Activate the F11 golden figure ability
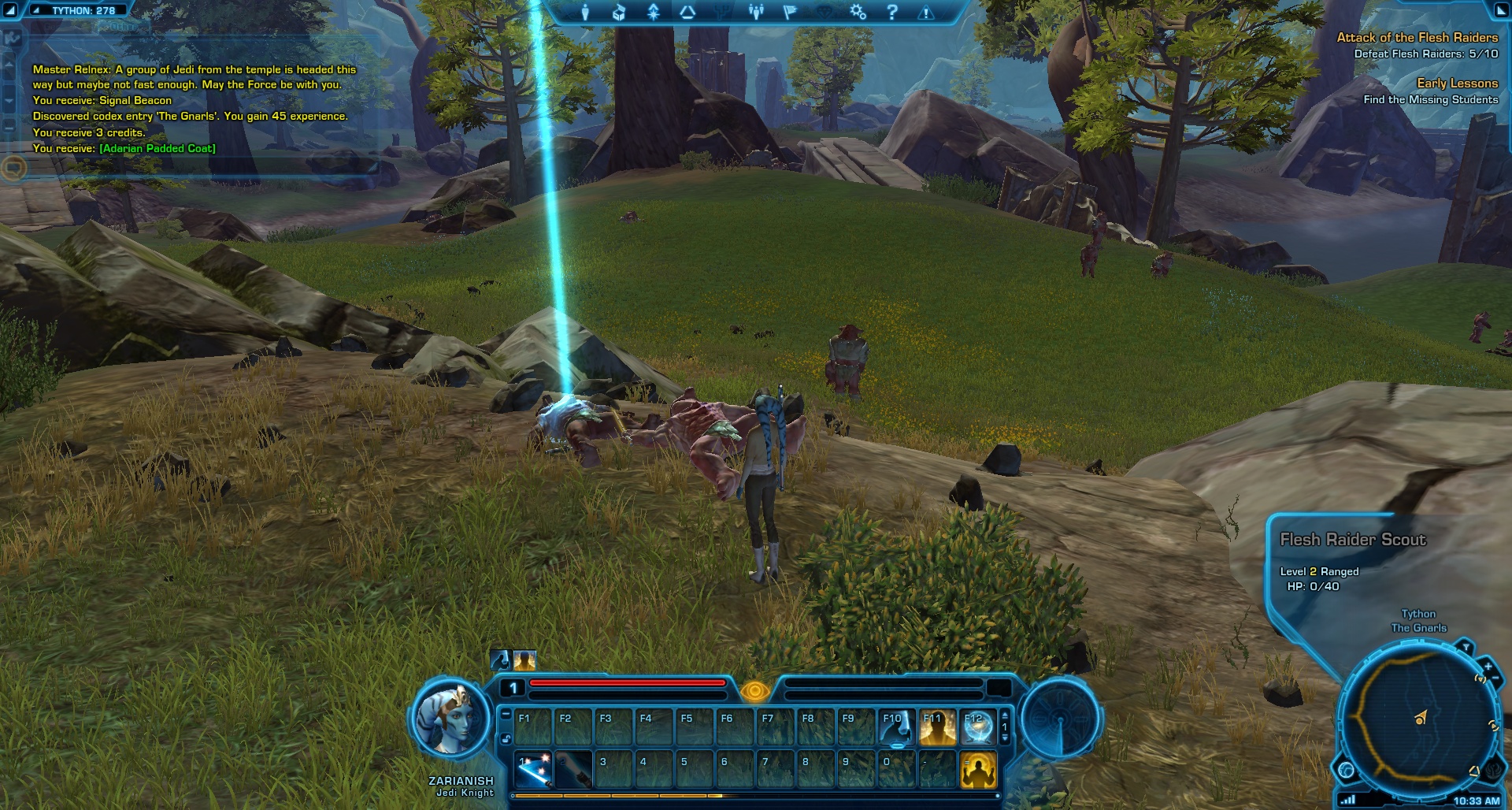1512x810 pixels. (x=937, y=727)
